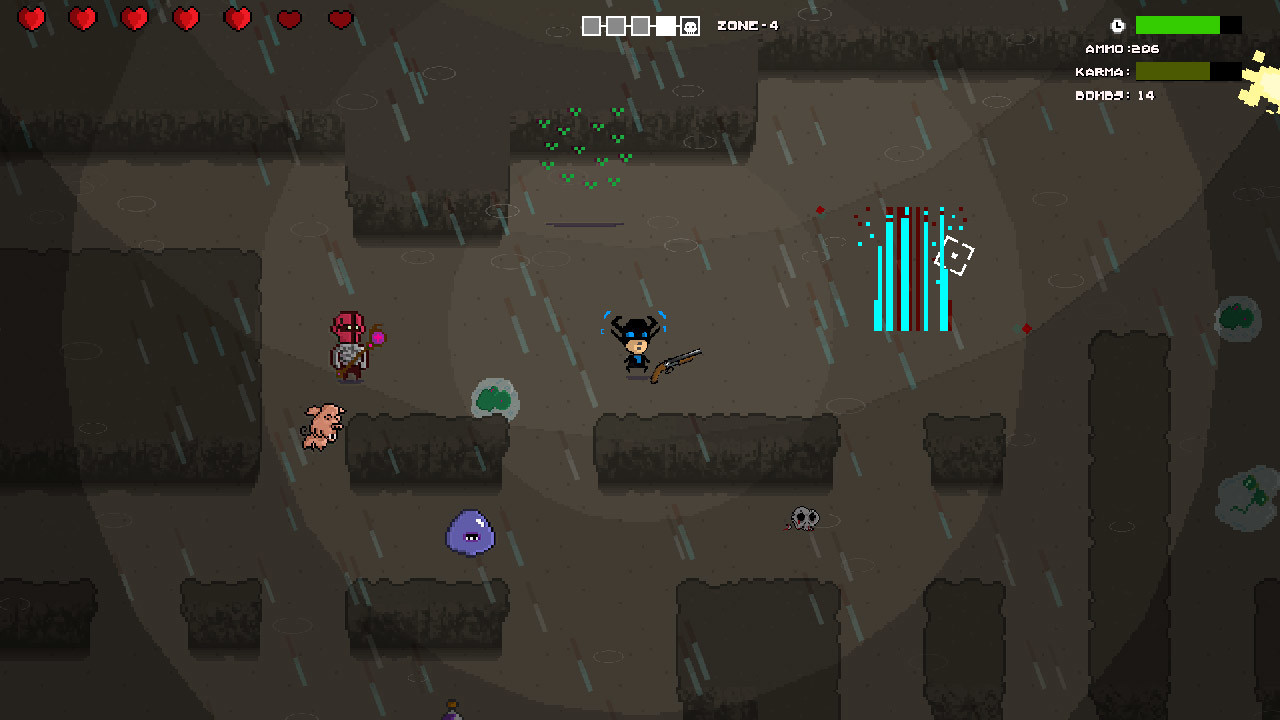Click the KARMA label

tap(1106, 71)
